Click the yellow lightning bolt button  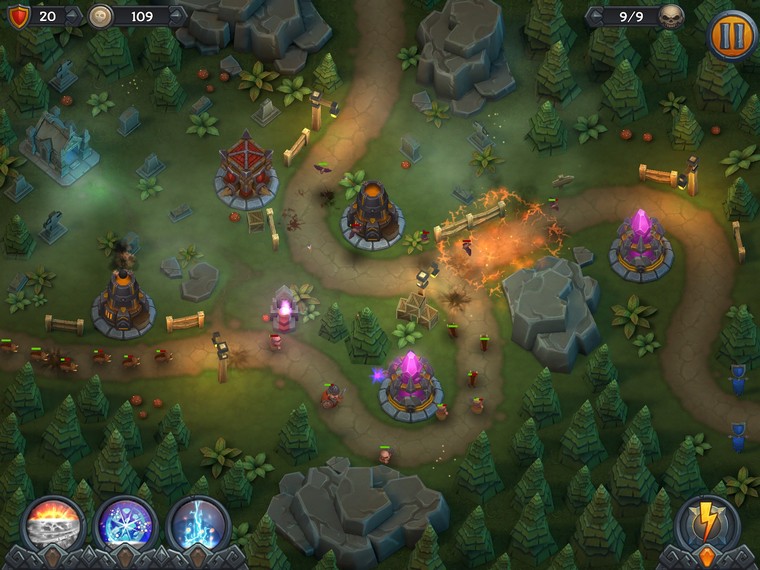click(707, 523)
